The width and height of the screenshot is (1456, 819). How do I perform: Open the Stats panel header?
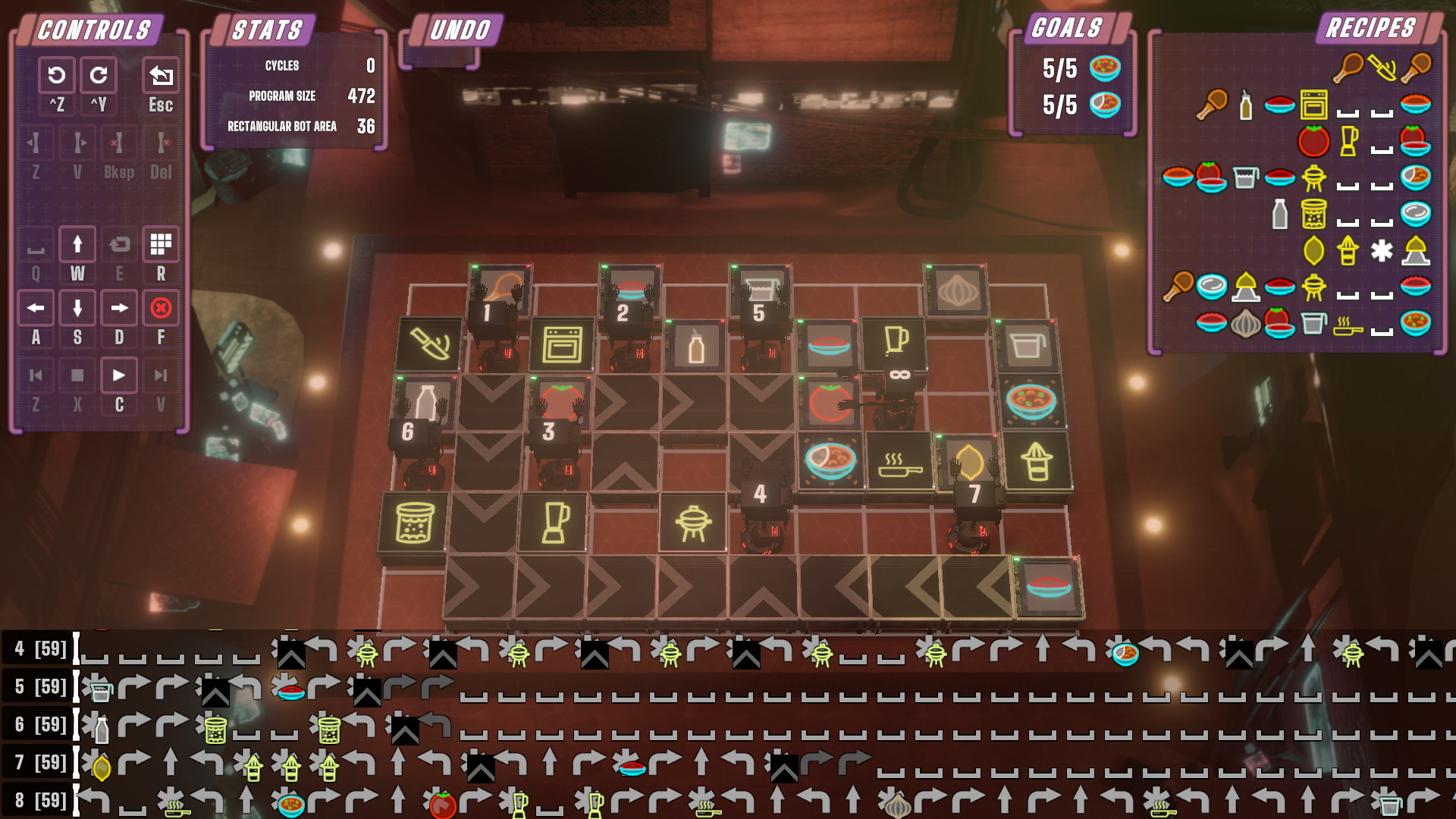tap(267, 30)
